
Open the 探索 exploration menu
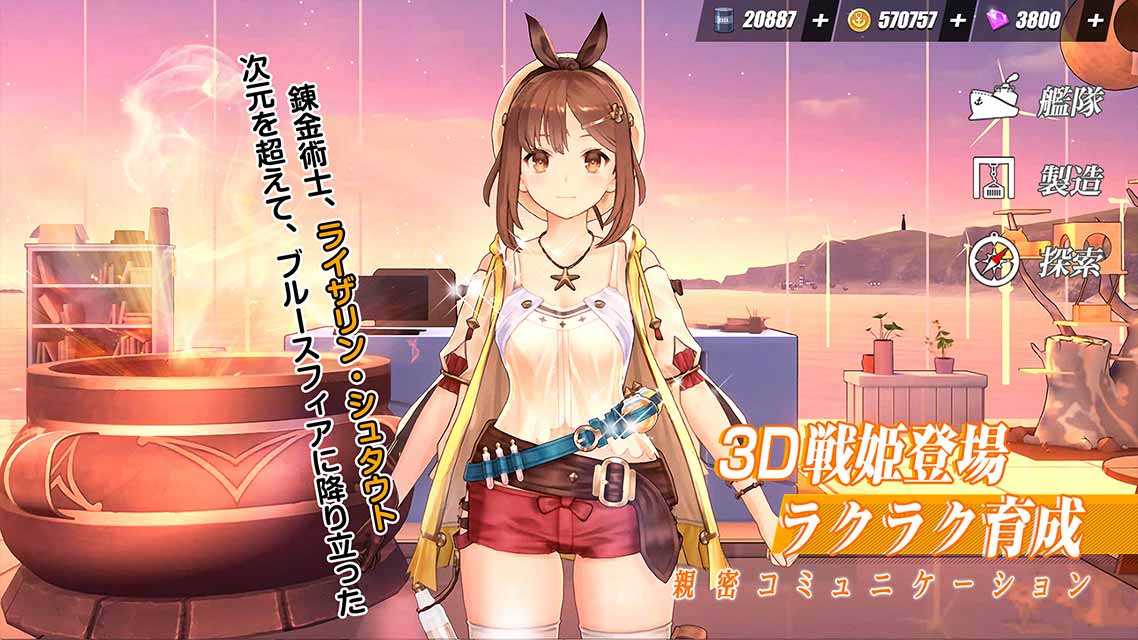(1037, 262)
